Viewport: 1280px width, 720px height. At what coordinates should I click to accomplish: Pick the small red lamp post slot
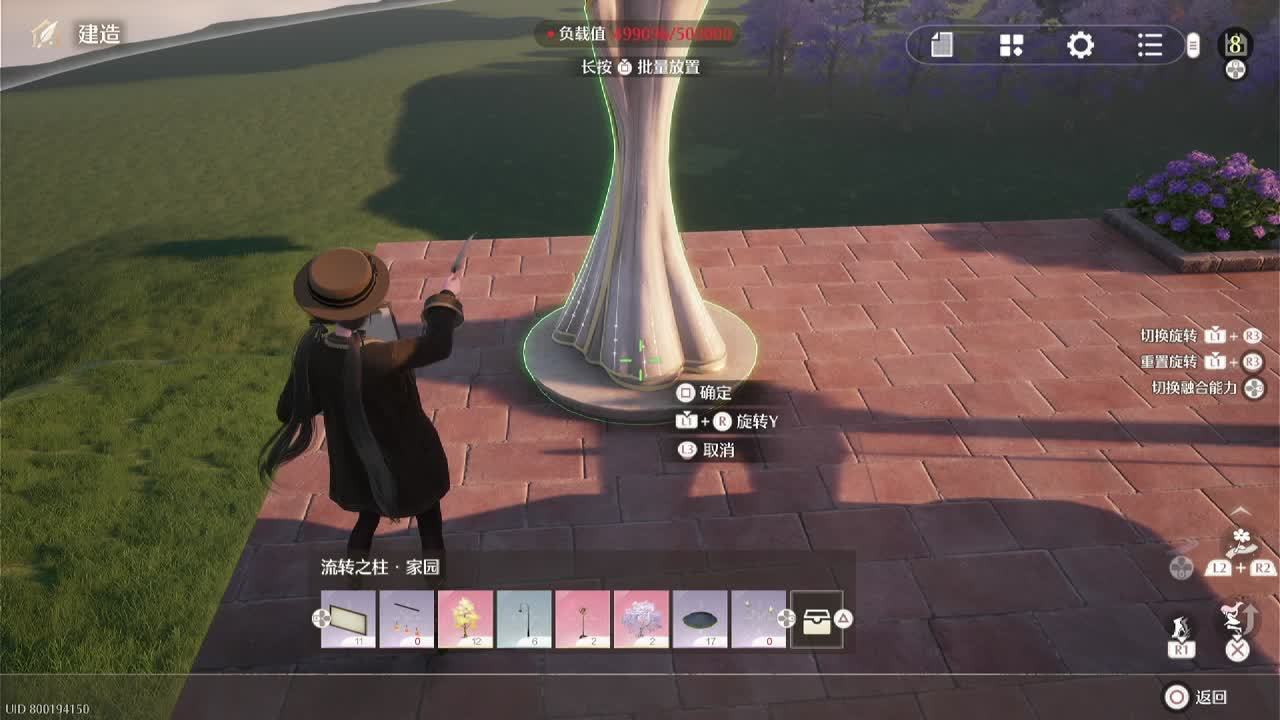click(x=582, y=619)
